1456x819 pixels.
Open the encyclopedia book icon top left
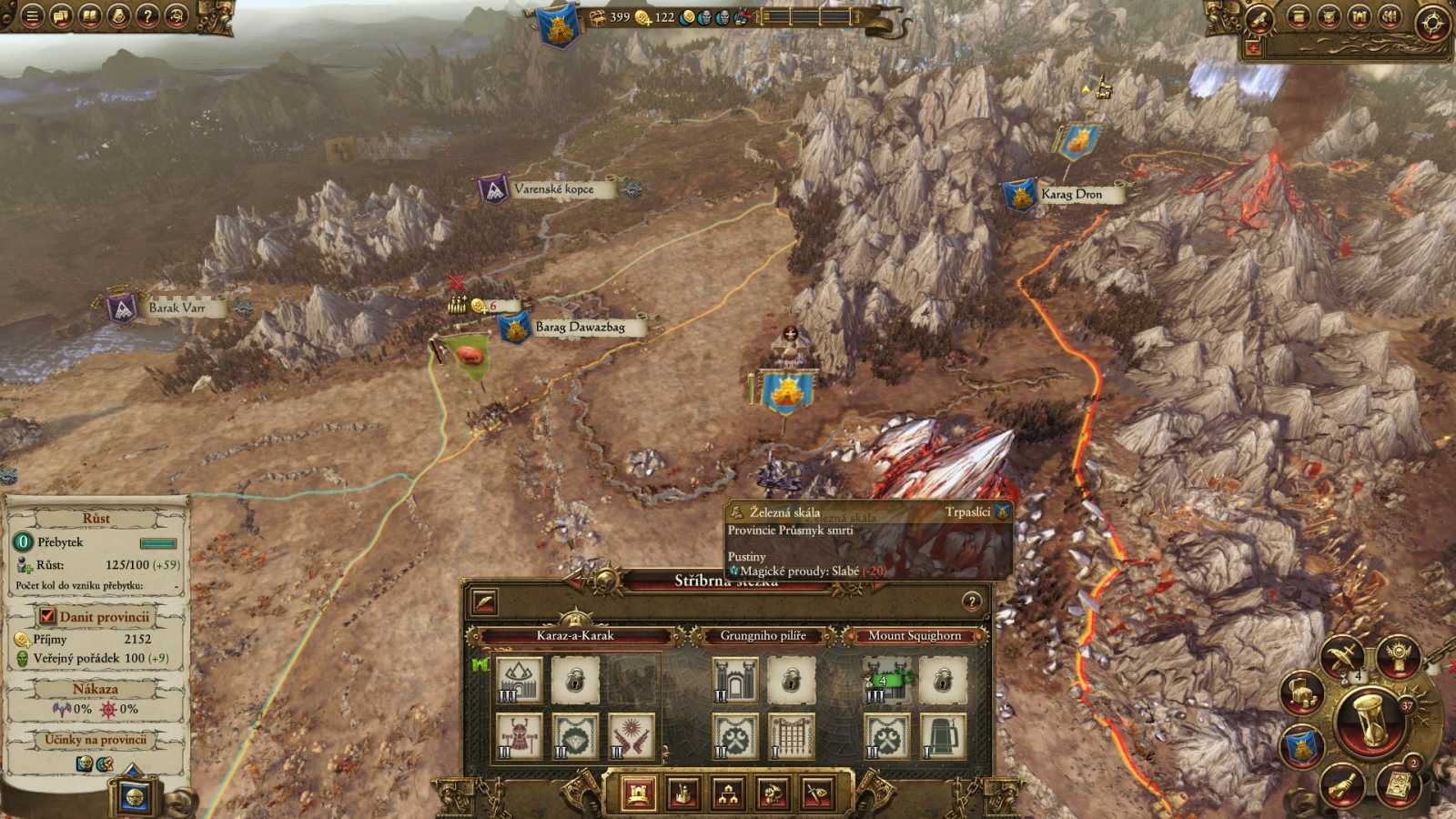coord(88,14)
